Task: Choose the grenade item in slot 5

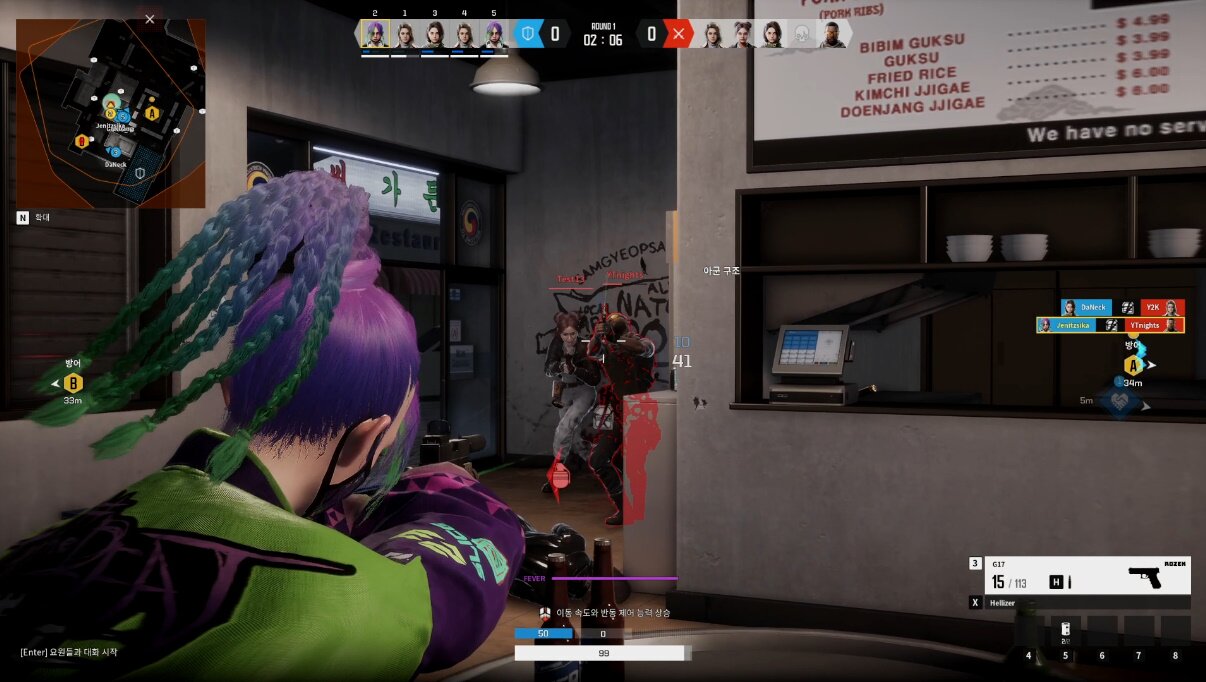Action: pyautogui.click(x=1064, y=630)
